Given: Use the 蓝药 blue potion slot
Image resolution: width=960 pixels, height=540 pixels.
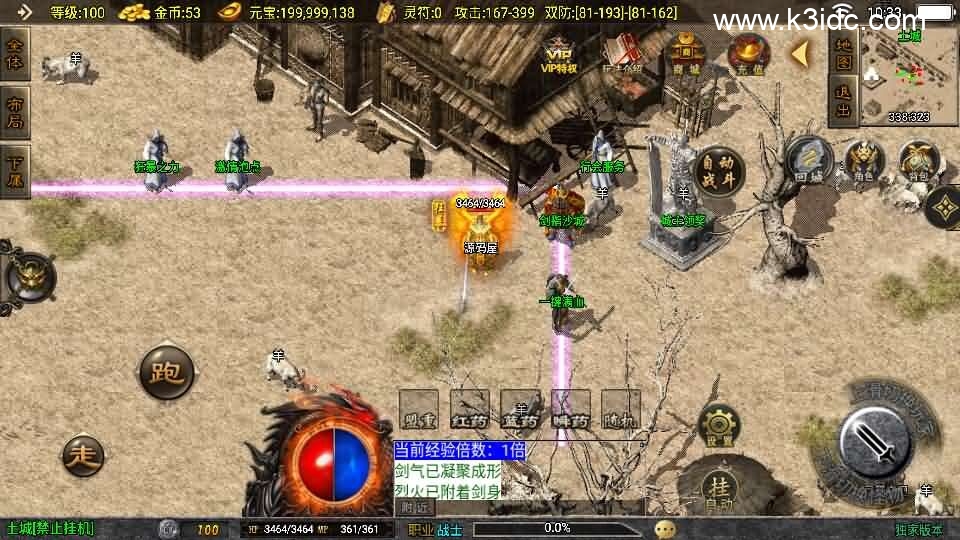Looking at the screenshot, I should point(520,409).
